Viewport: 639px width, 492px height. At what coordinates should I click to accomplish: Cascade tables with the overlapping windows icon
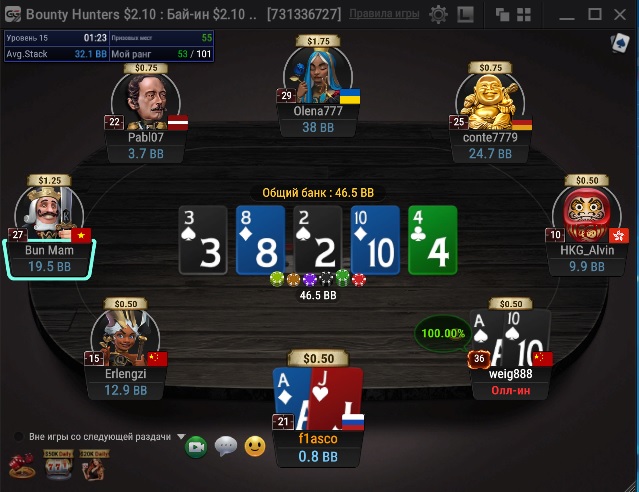[501, 15]
